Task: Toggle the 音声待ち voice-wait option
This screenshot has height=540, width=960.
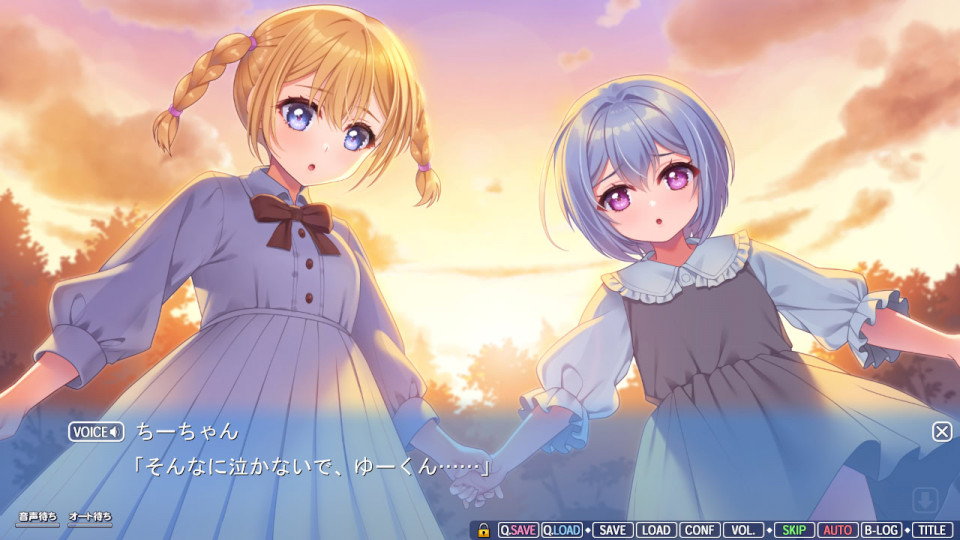Action: tap(38, 518)
